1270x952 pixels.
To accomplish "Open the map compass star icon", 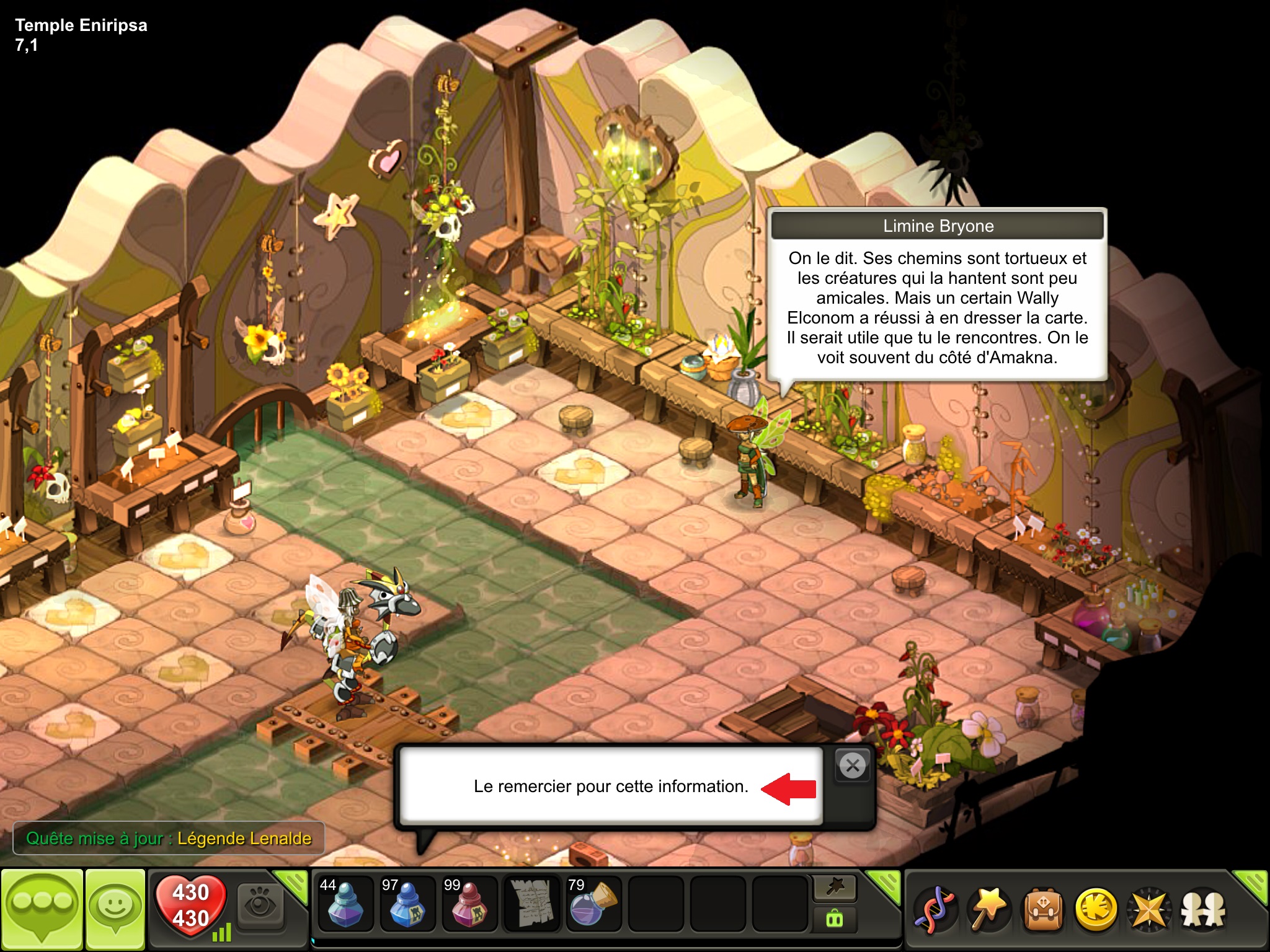I will [x=1149, y=910].
